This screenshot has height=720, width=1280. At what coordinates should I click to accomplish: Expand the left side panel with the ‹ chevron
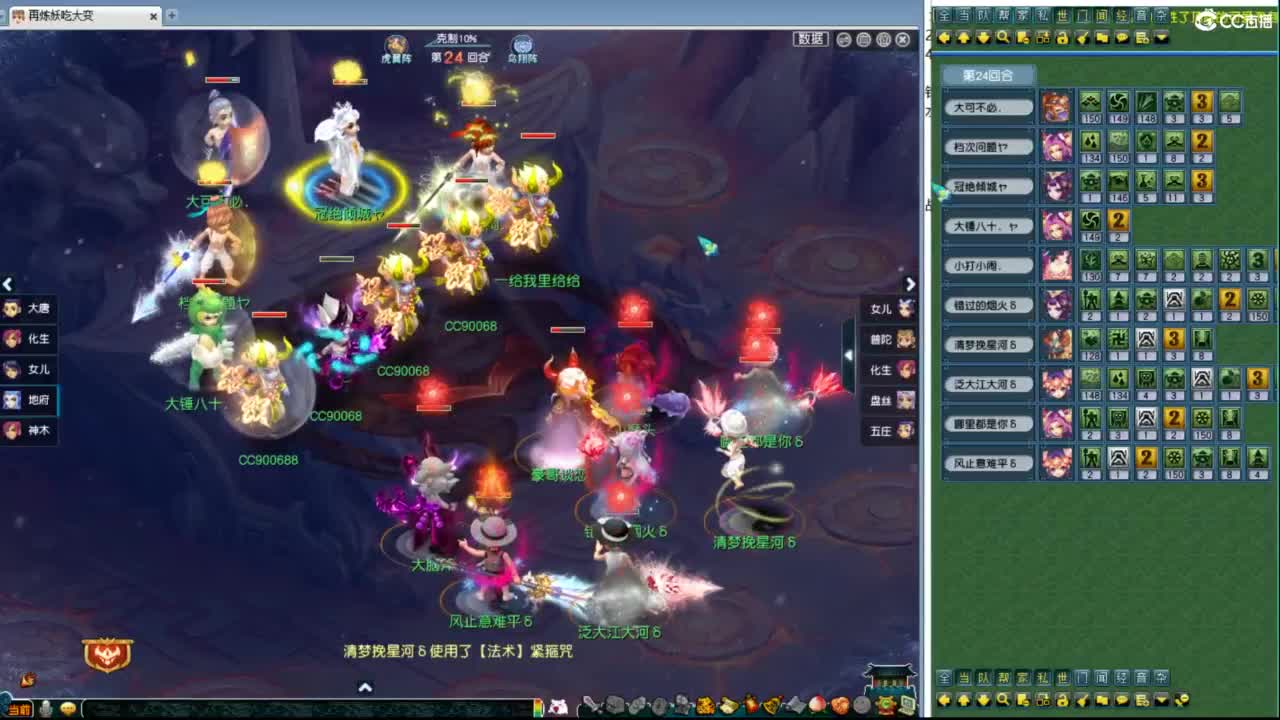pyautogui.click(x=8, y=285)
